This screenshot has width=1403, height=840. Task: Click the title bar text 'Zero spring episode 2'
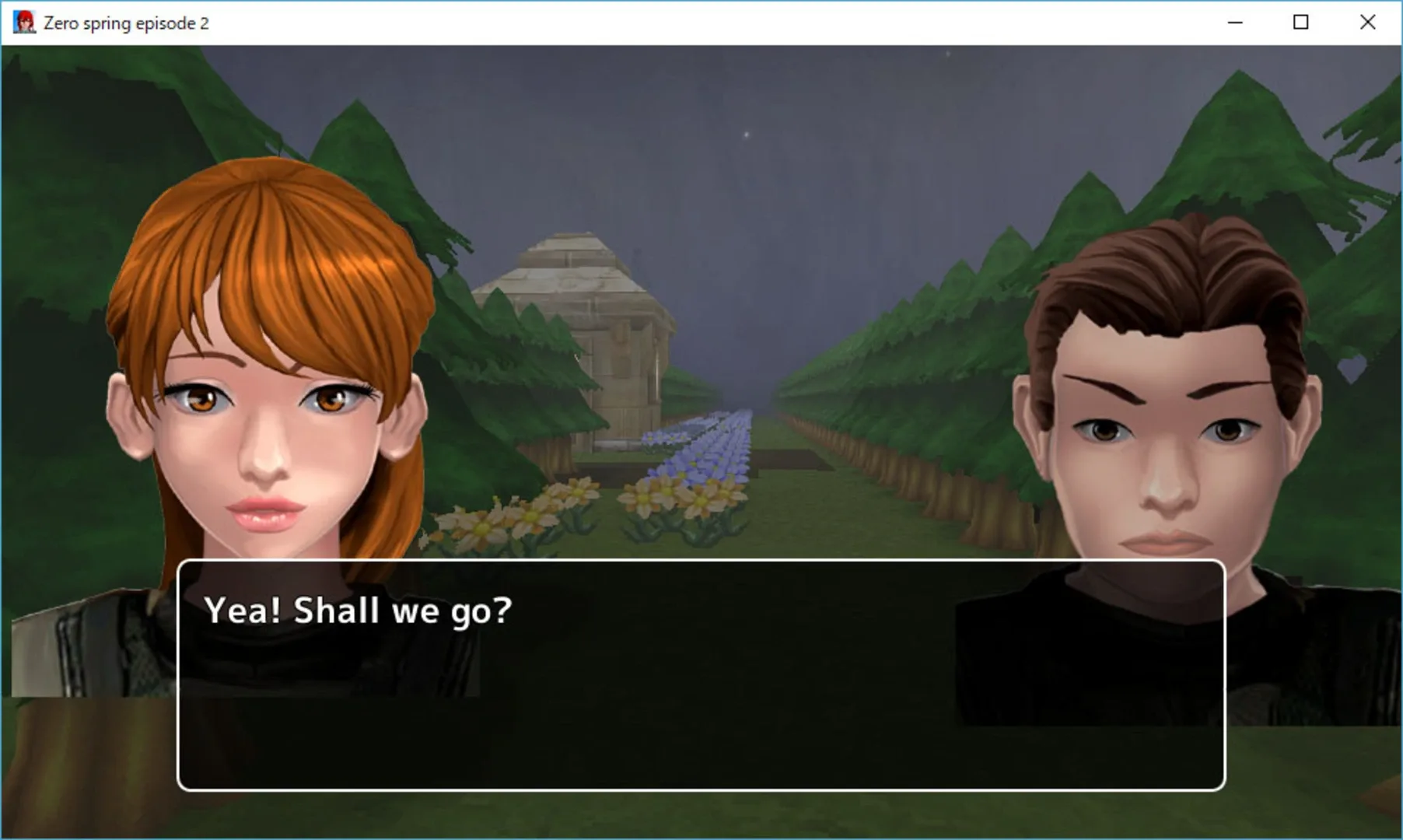click(x=124, y=23)
